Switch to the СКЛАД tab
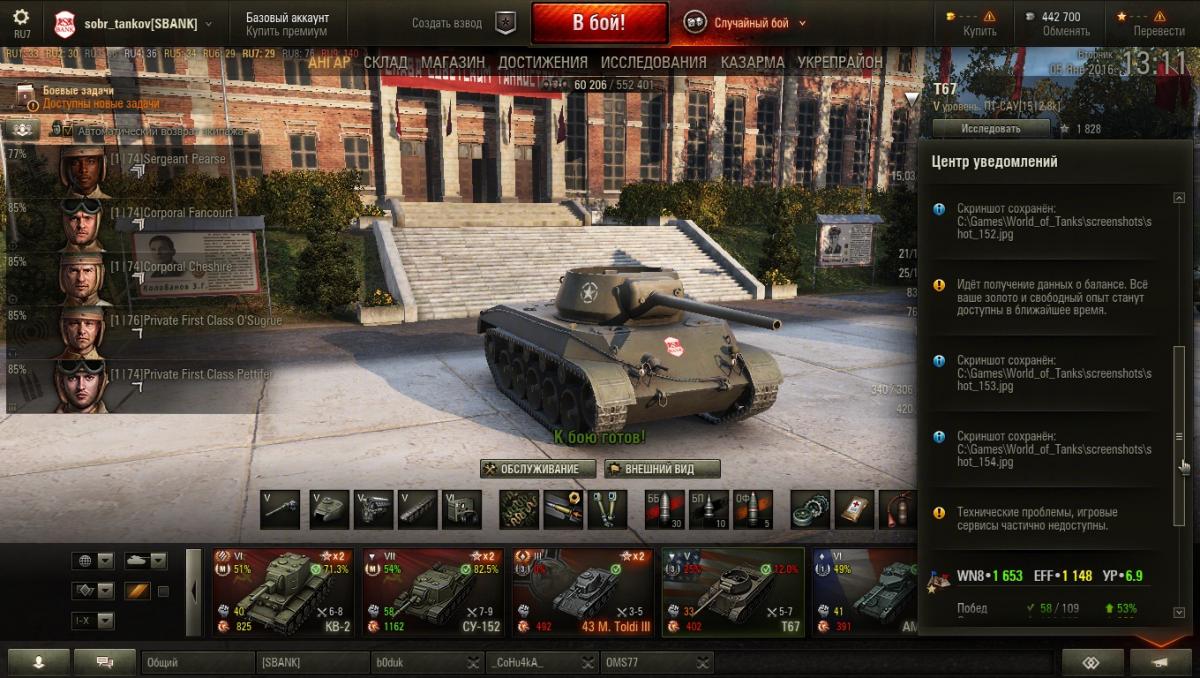 (x=385, y=62)
